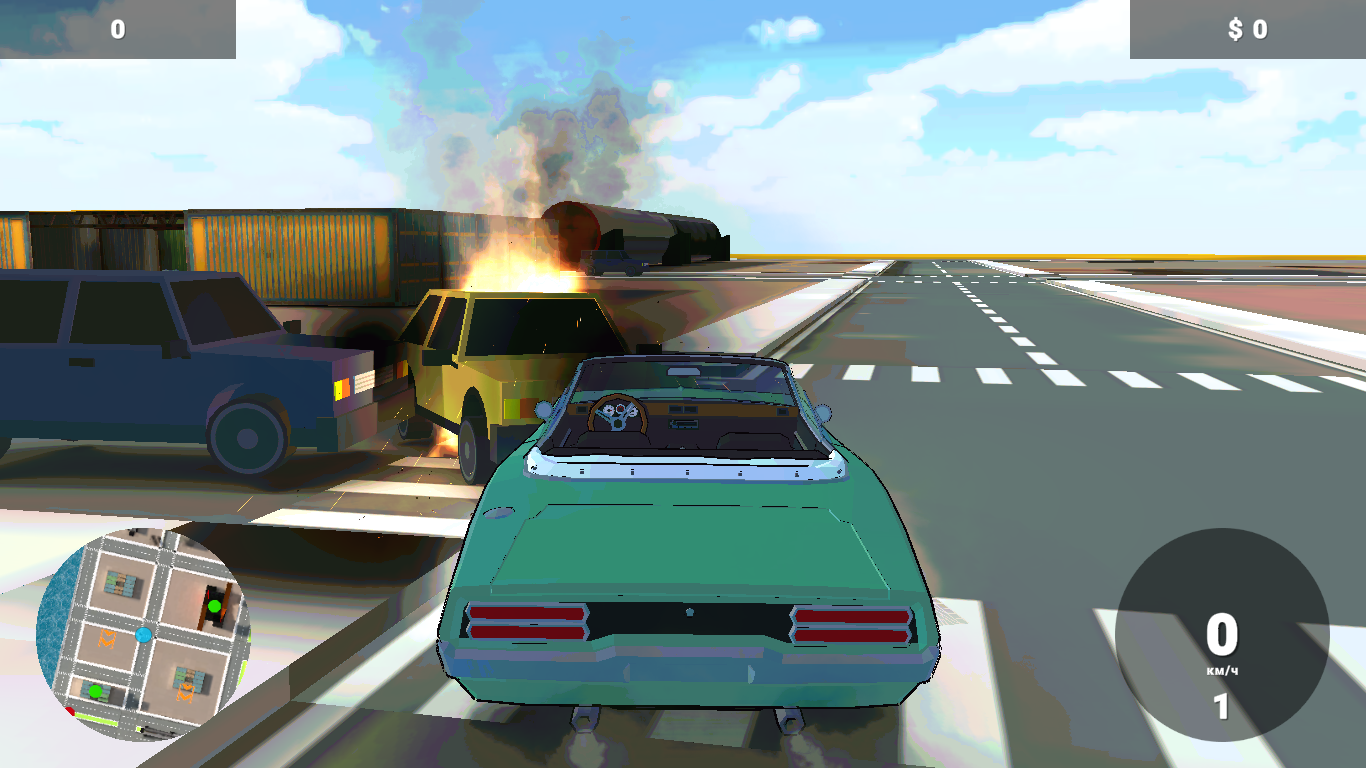Click the green marker near the bottom-left minimap building
The width and height of the screenshot is (1366, 768).
click(x=96, y=692)
